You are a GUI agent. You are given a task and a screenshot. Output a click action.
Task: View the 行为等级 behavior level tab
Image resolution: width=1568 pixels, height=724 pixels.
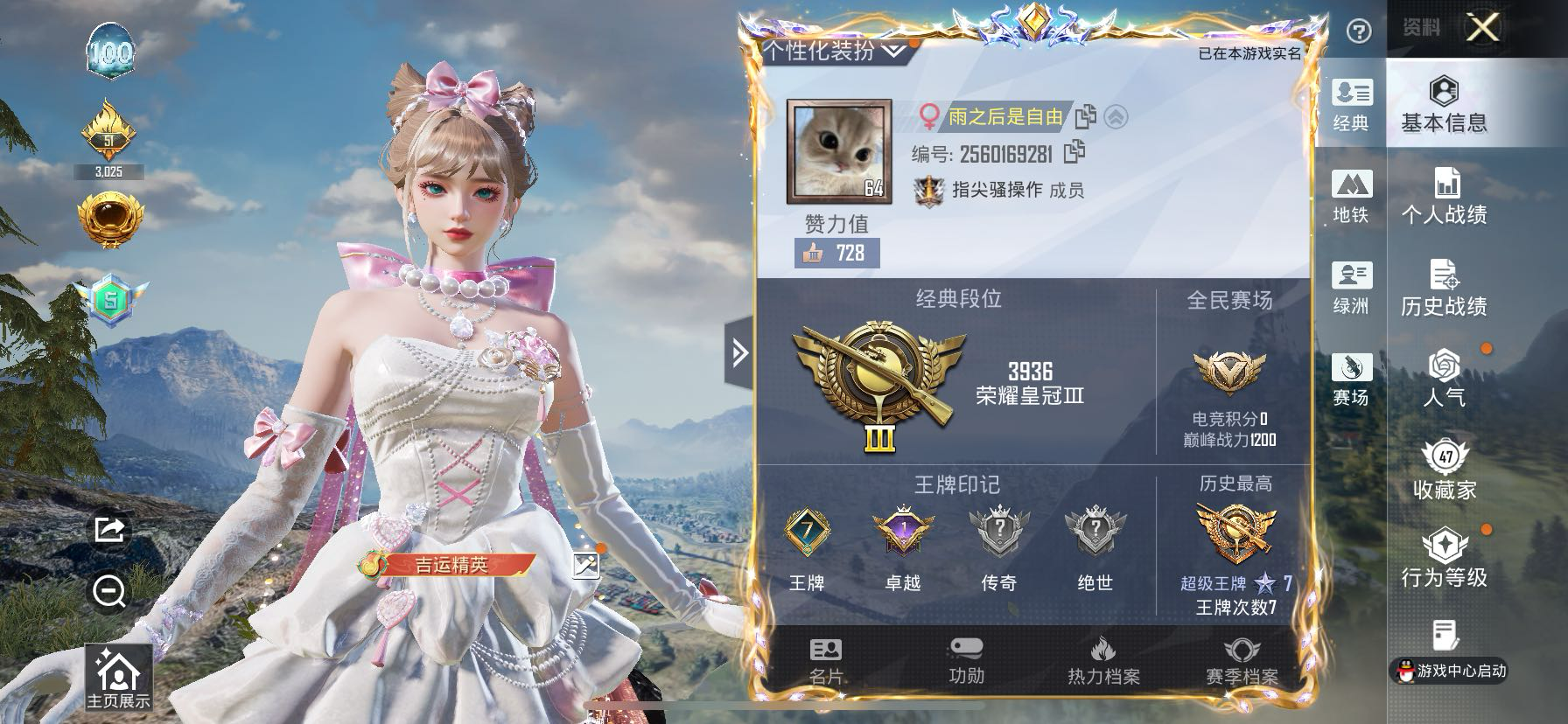pyautogui.click(x=1444, y=560)
